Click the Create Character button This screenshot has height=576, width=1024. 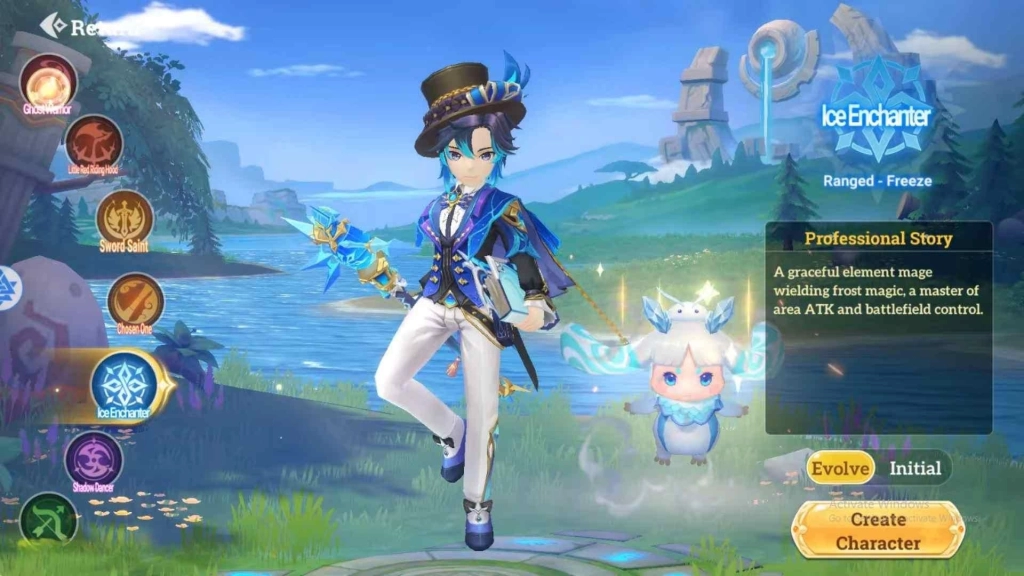[878, 530]
